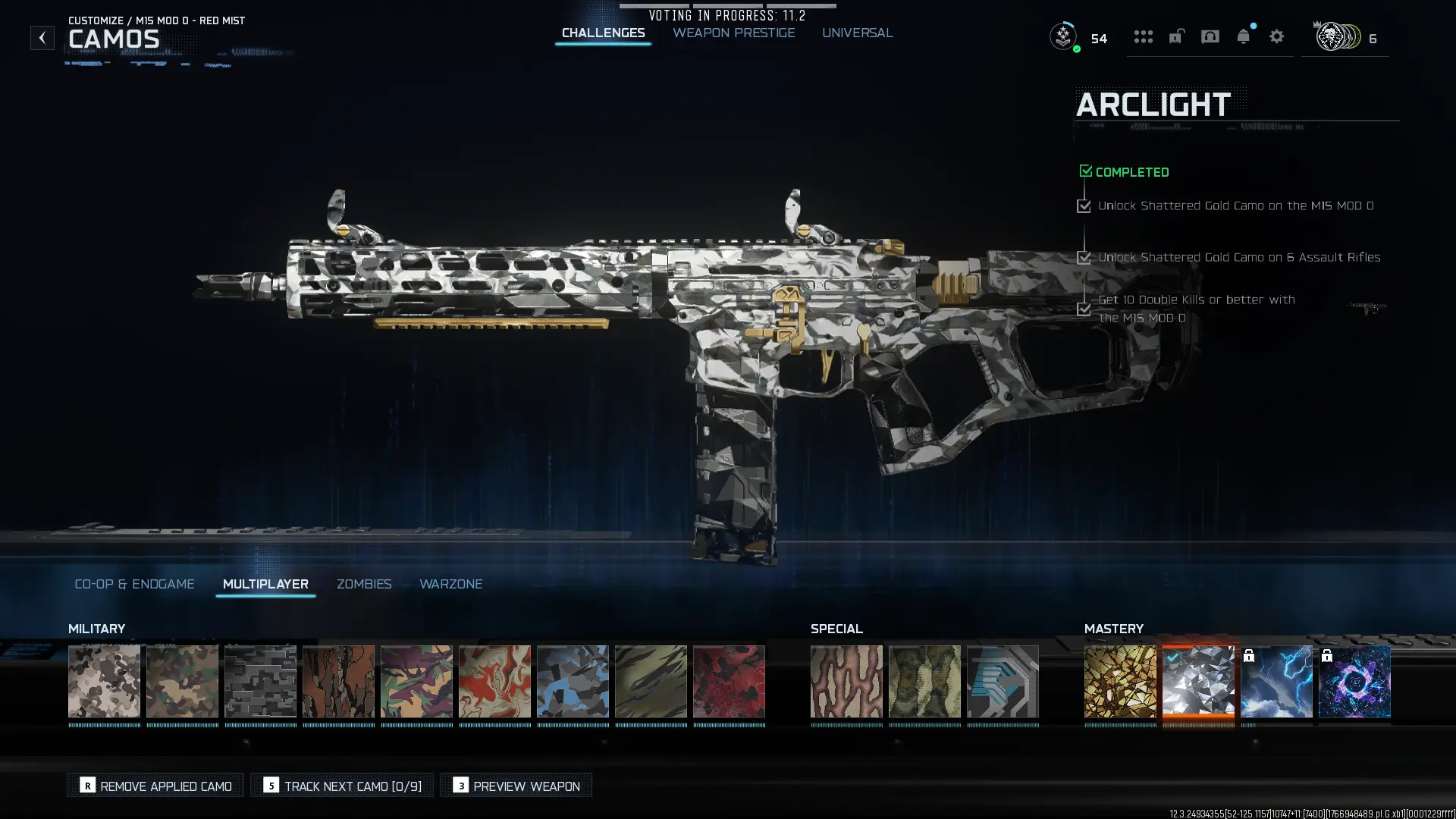Click the back arrow next to CAMOS
This screenshot has height=819, width=1456.
coord(42,36)
